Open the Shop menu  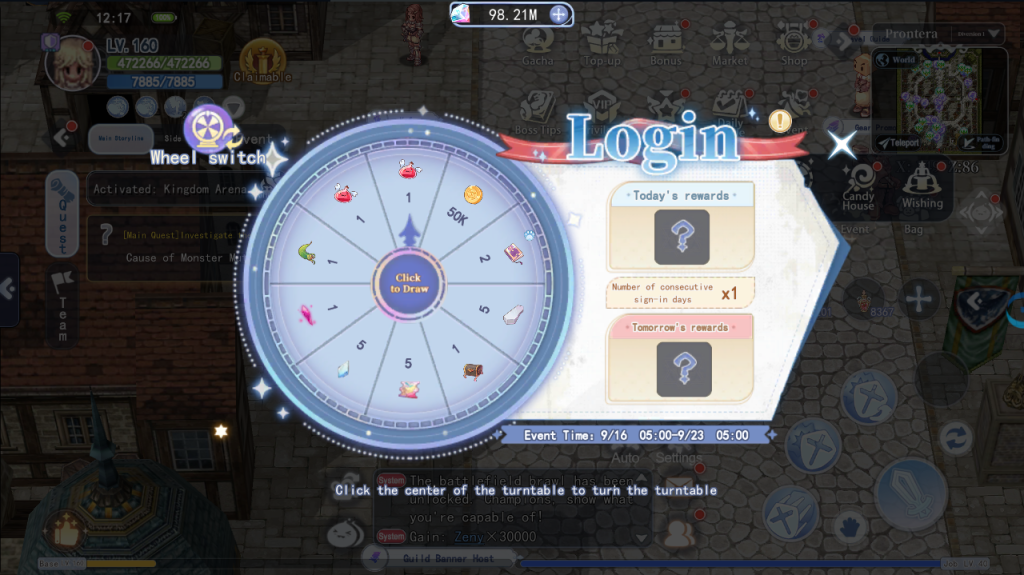click(793, 45)
